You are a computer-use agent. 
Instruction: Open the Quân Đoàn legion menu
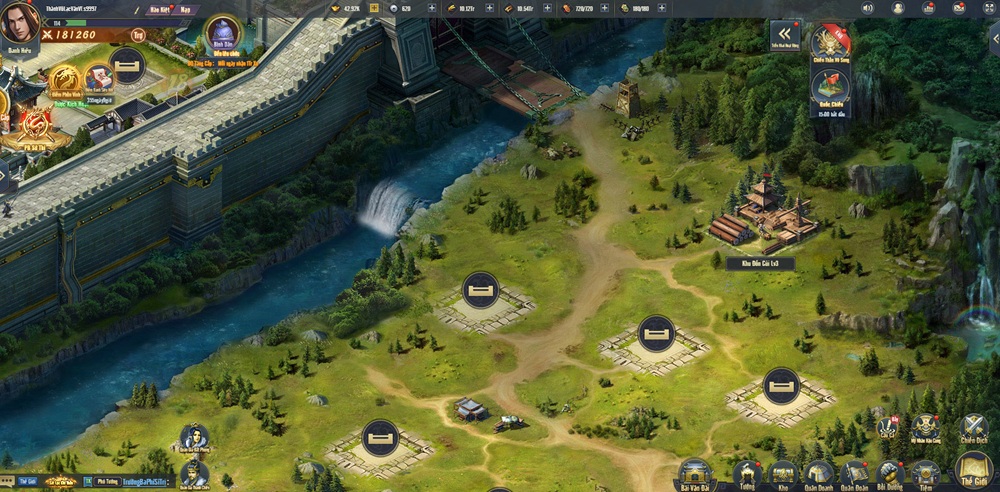(854, 473)
